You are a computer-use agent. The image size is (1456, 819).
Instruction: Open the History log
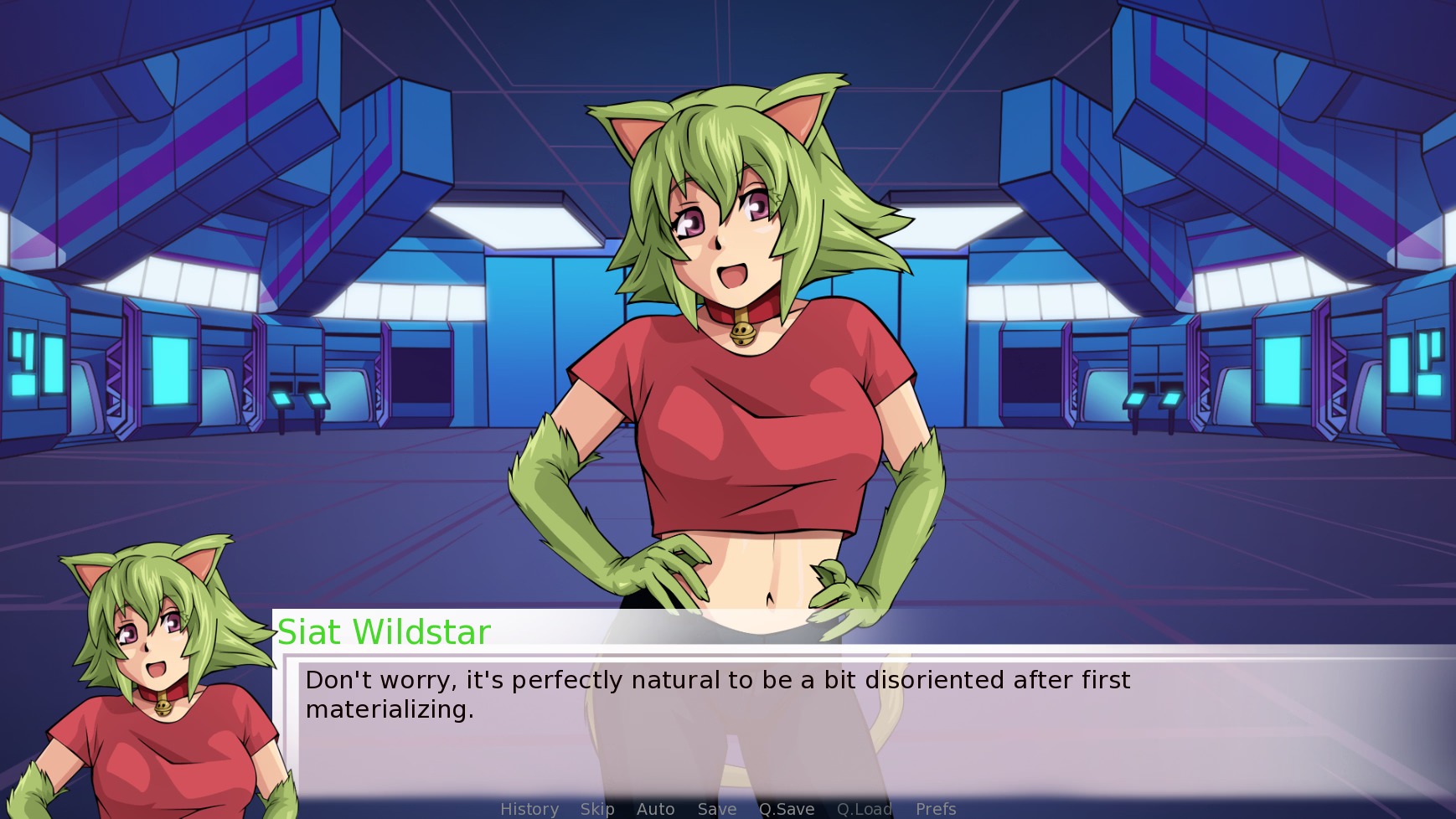529,809
